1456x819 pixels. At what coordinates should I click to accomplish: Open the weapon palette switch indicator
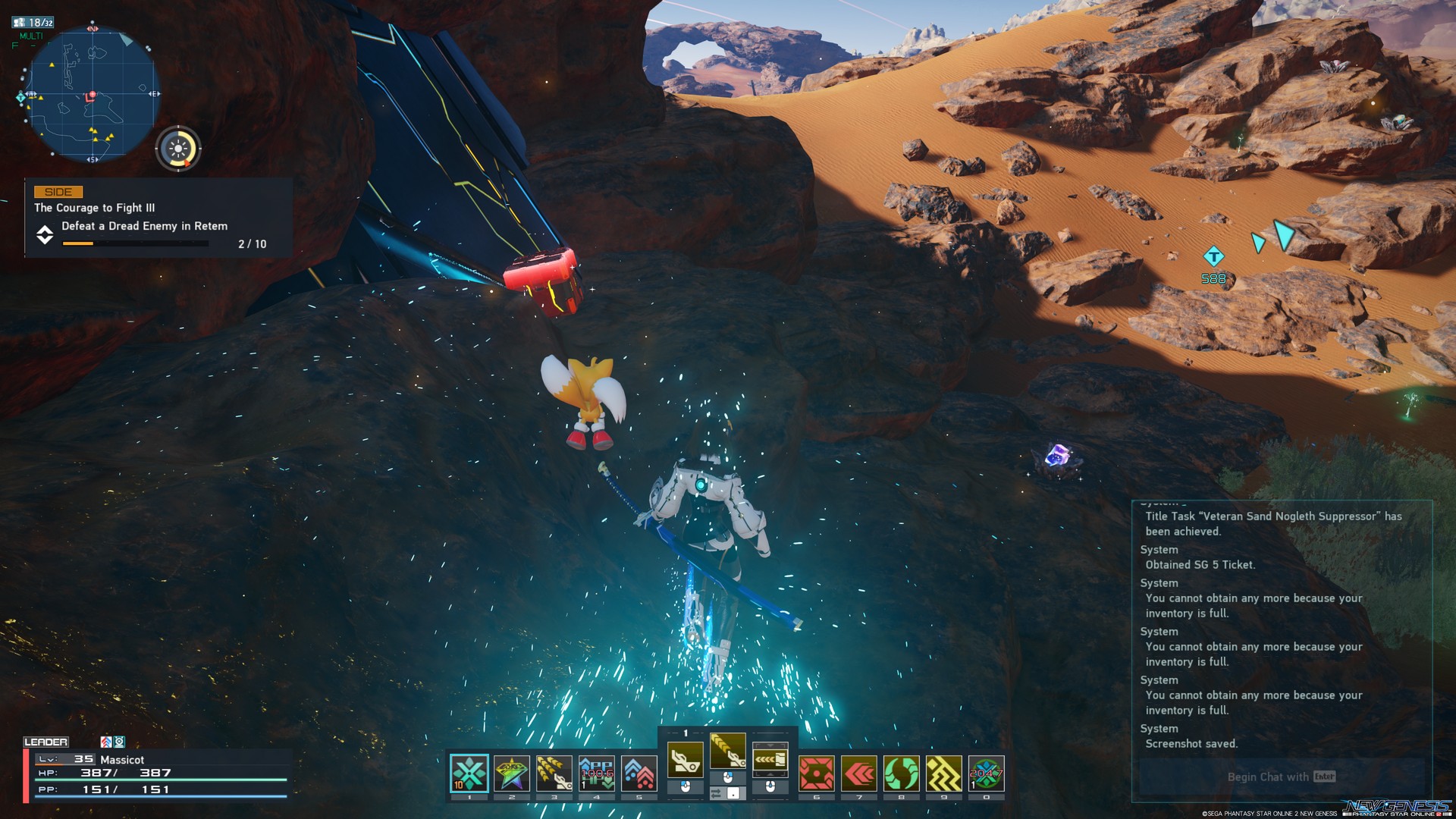(x=686, y=733)
